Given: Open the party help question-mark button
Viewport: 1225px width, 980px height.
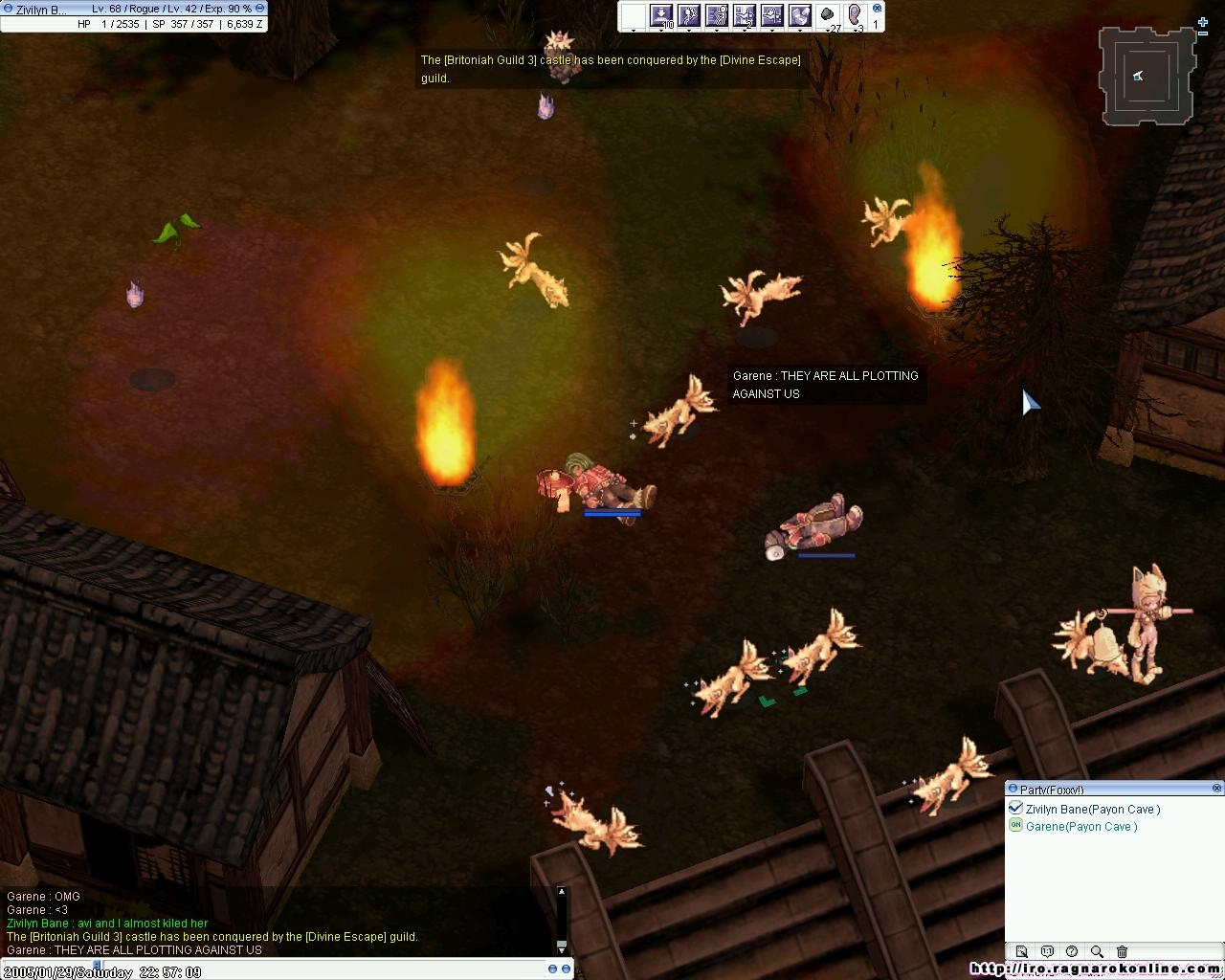Looking at the screenshot, I should pyautogui.click(x=1072, y=951).
